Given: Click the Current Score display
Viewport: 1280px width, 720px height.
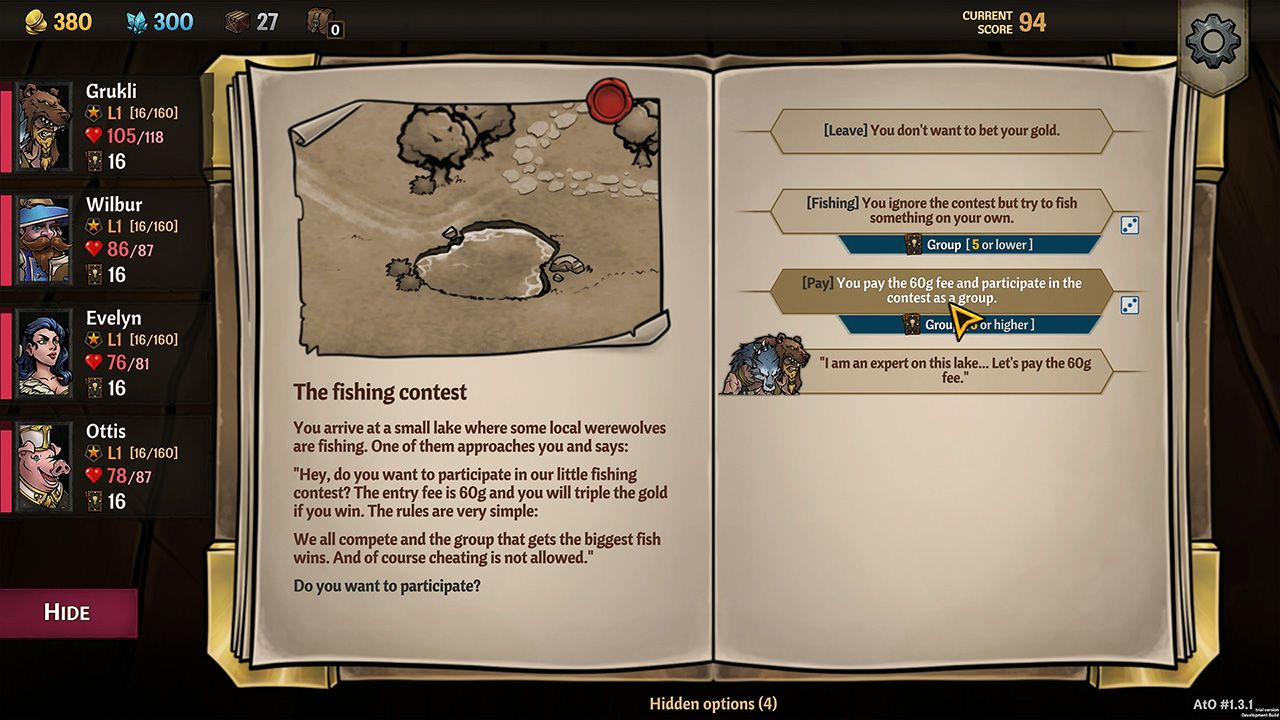Looking at the screenshot, I should click(x=1005, y=21).
